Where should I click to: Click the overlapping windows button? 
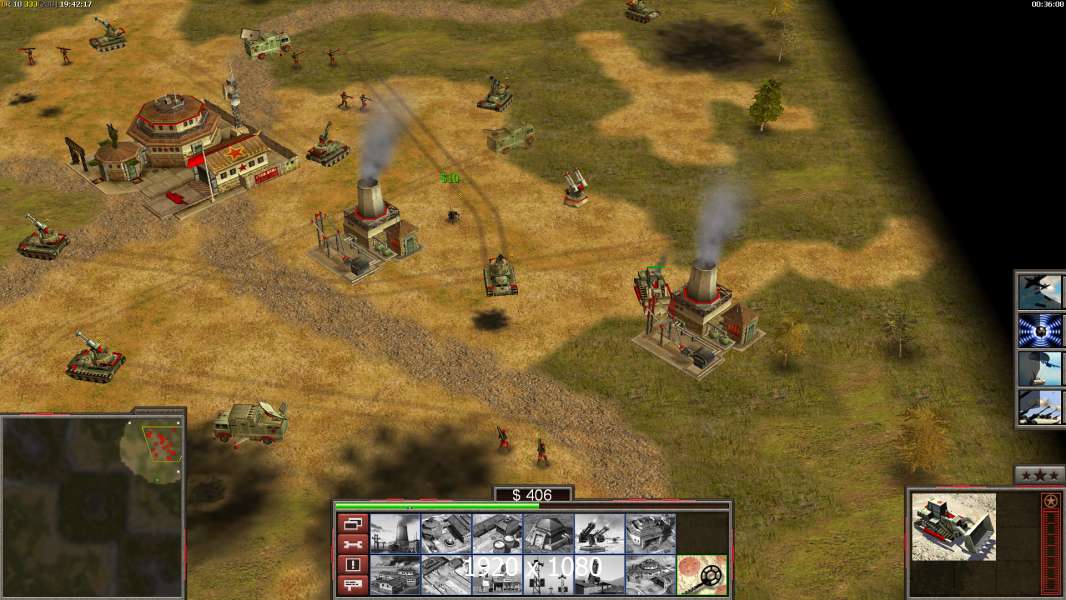point(352,523)
